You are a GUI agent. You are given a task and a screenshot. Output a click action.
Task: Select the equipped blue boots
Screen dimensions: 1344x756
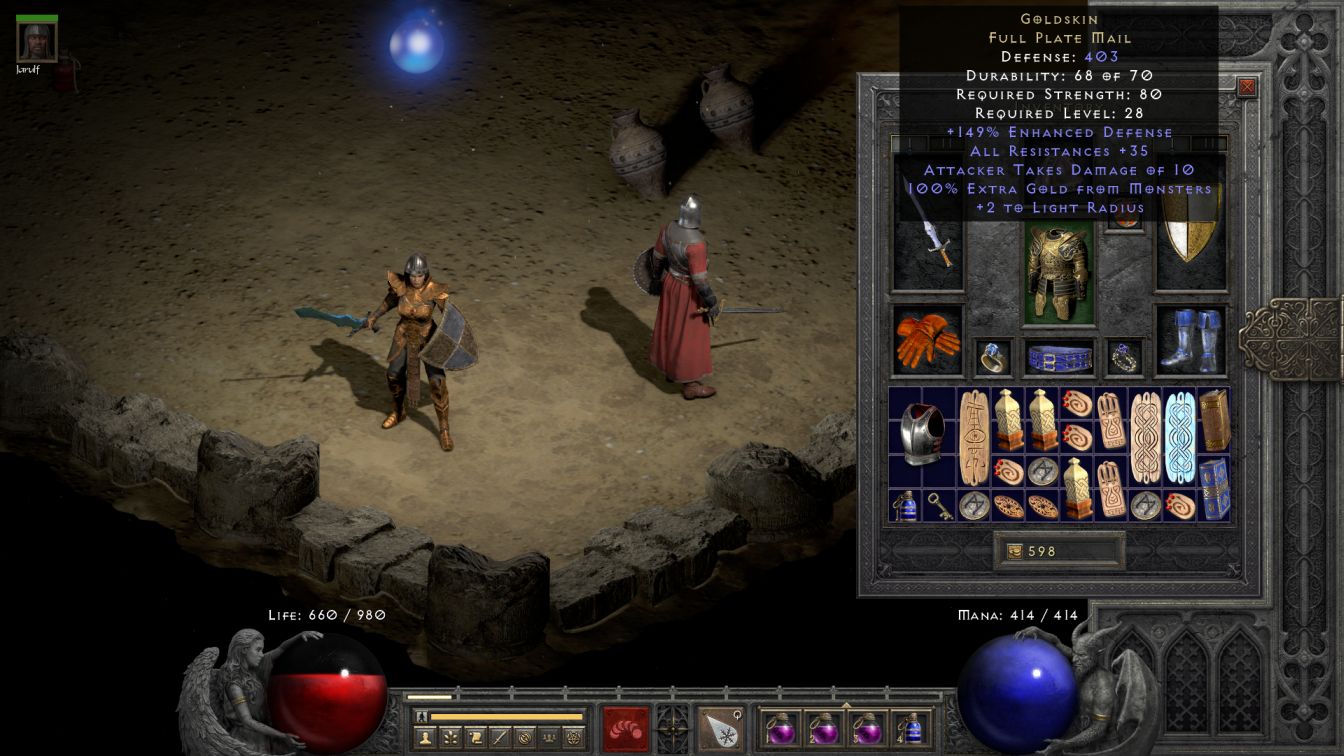coord(1191,340)
